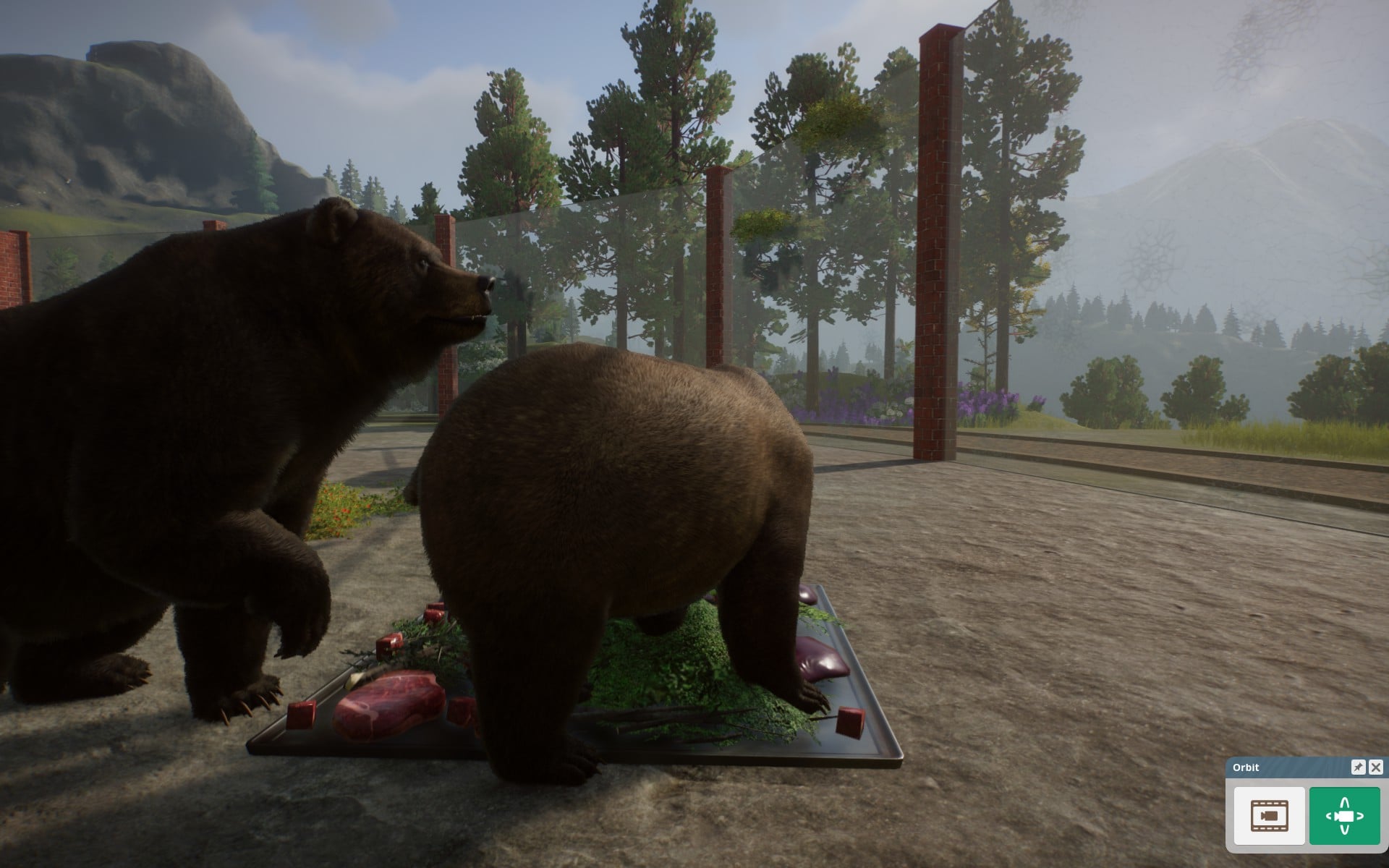Close the Orbit camera panel
The image size is (1389, 868).
(1375, 767)
